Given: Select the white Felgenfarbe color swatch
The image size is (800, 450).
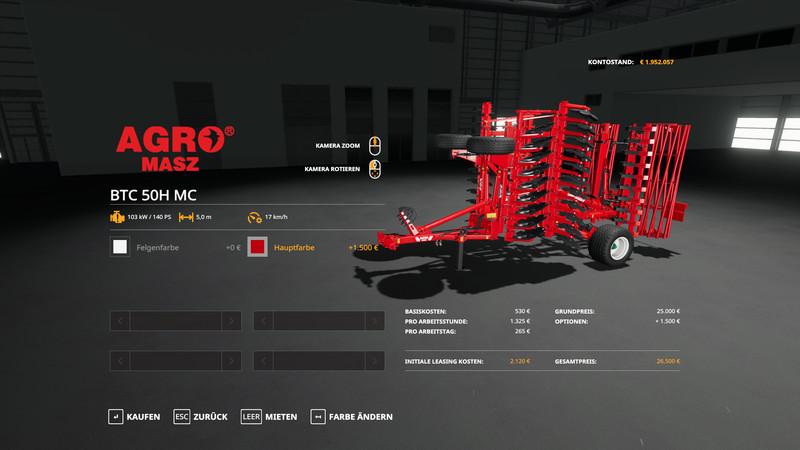Looking at the screenshot, I should tap(120, 247).
